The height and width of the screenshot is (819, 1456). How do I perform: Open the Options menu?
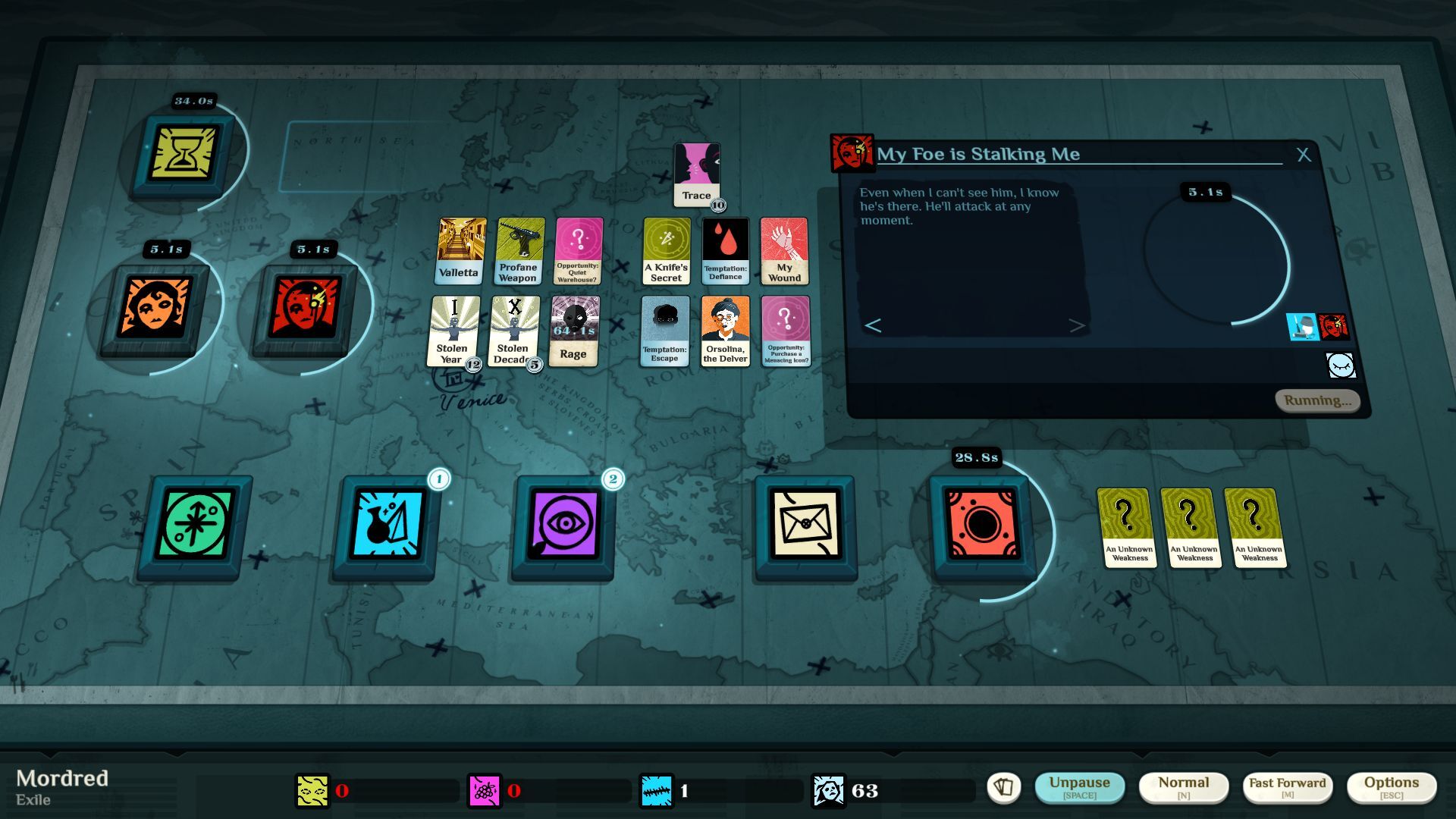pyautogui.click(x=1392, y=786)
